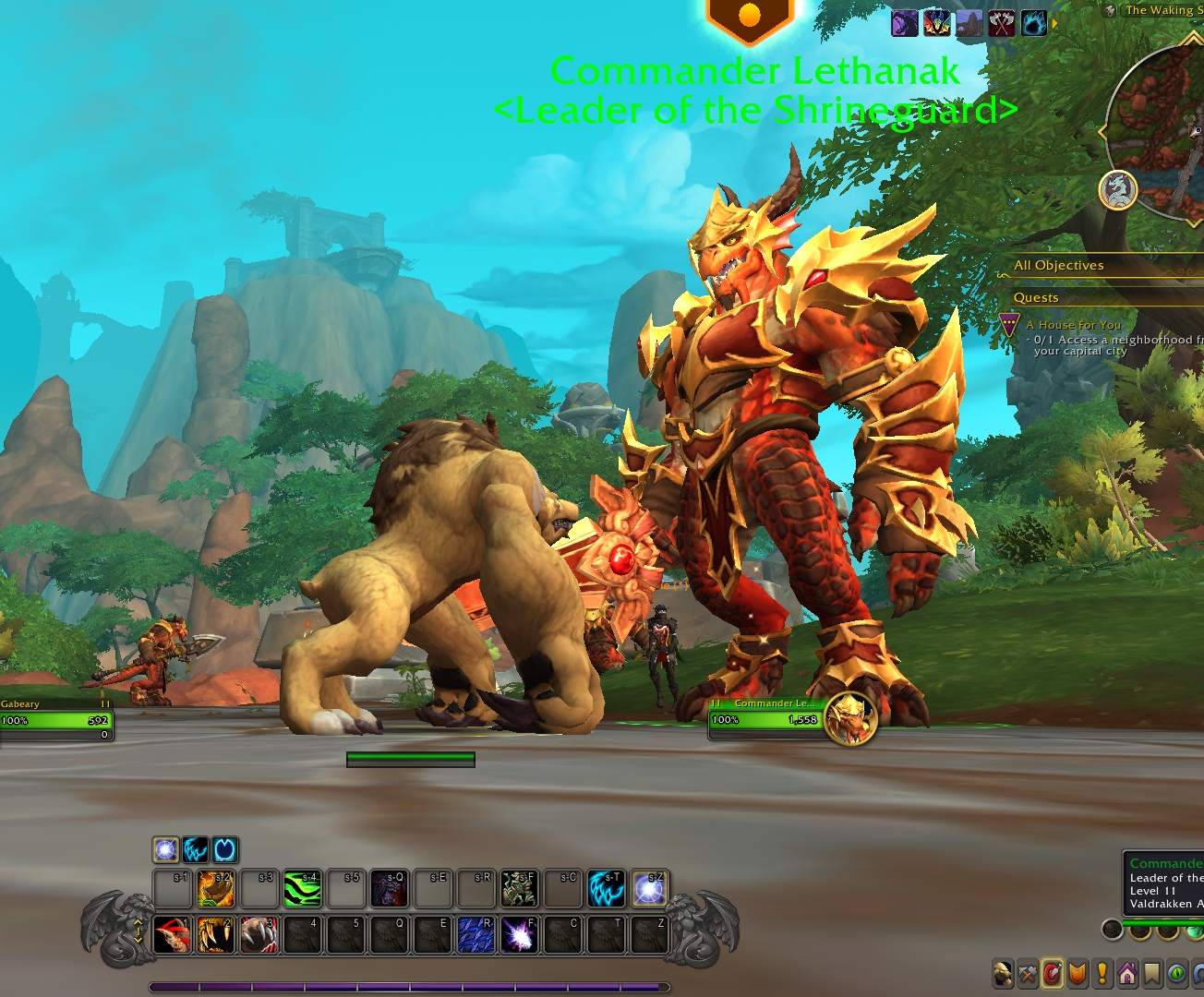Activate the blue scales ability on key R

tap(476, 935)
